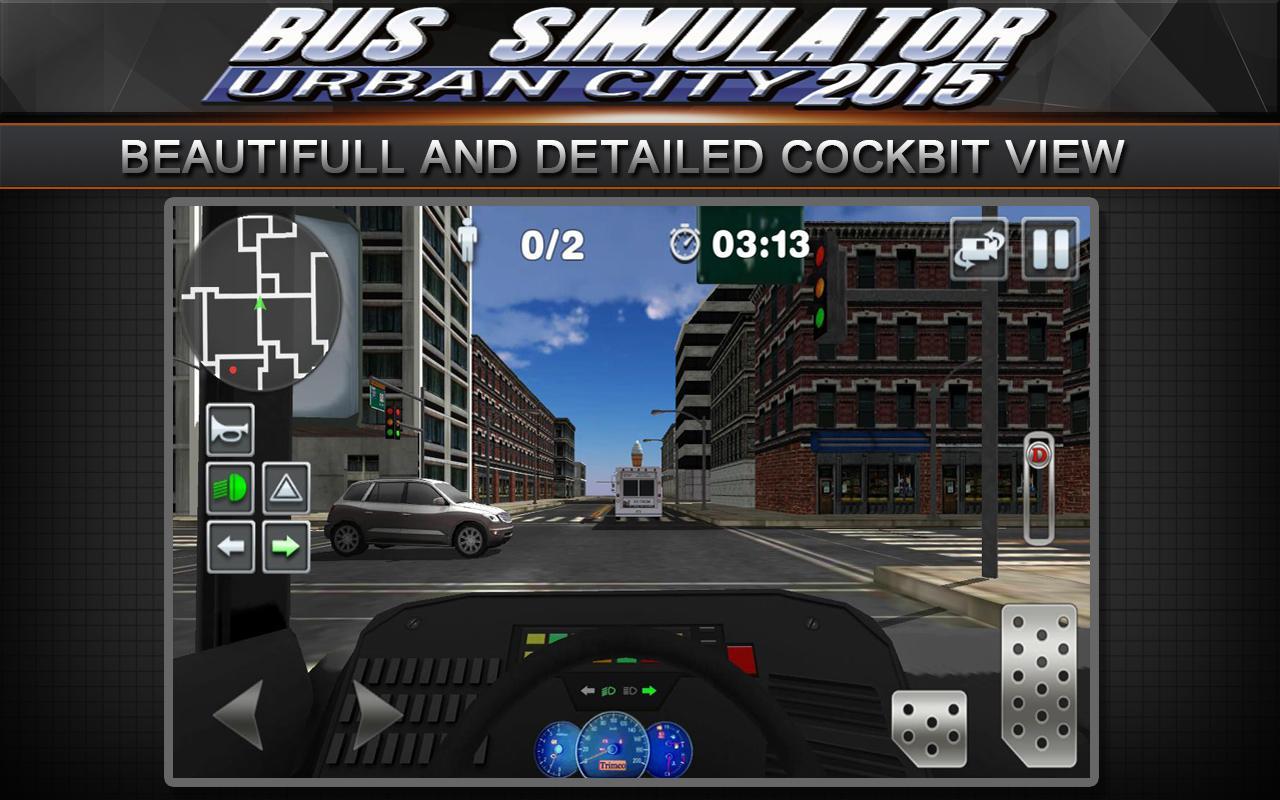Click the D gear on the shifter slider
The image size is (1280, 800).
1040,455
